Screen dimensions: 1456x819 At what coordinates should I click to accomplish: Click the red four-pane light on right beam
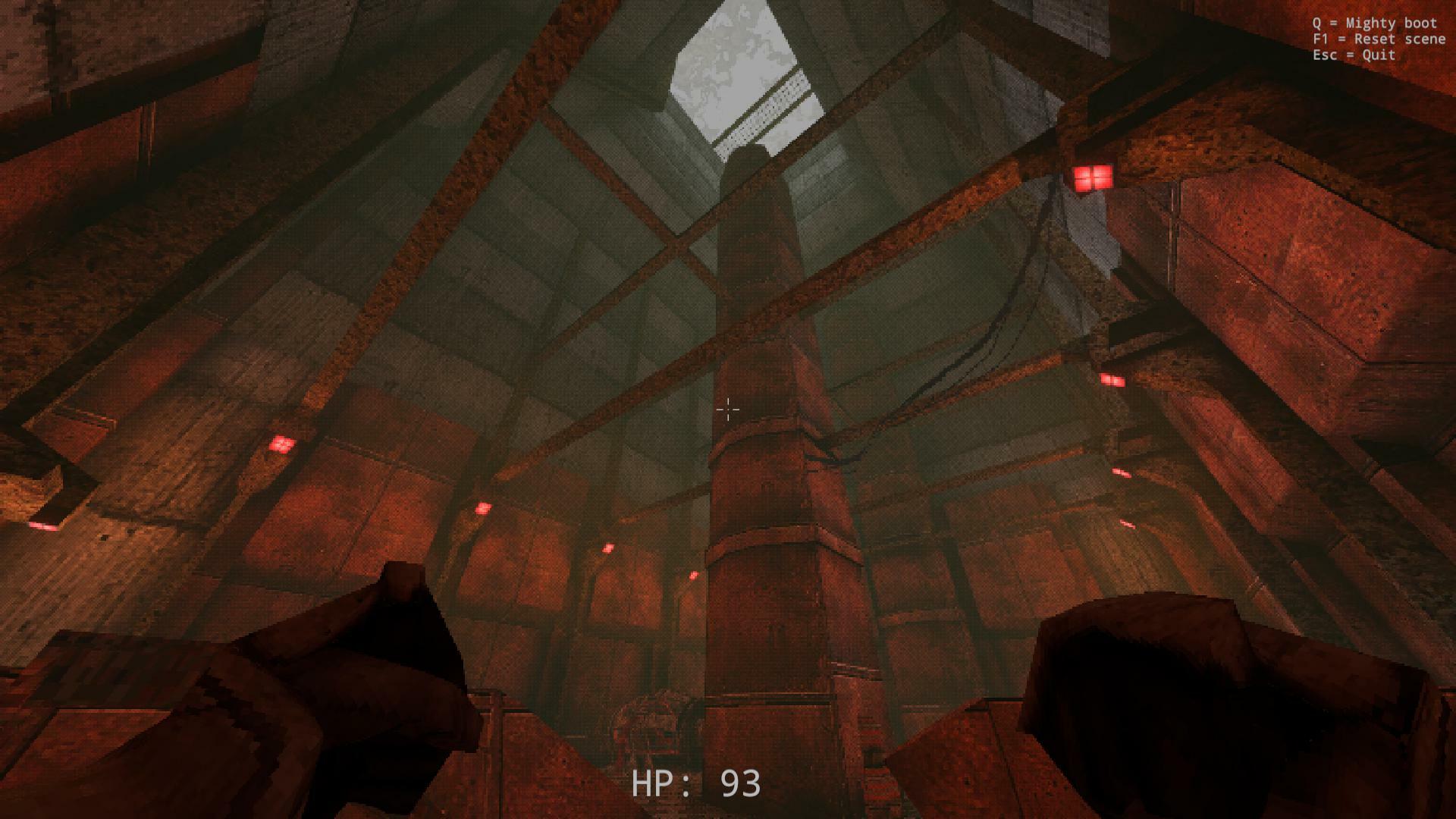click(1093, 177)
